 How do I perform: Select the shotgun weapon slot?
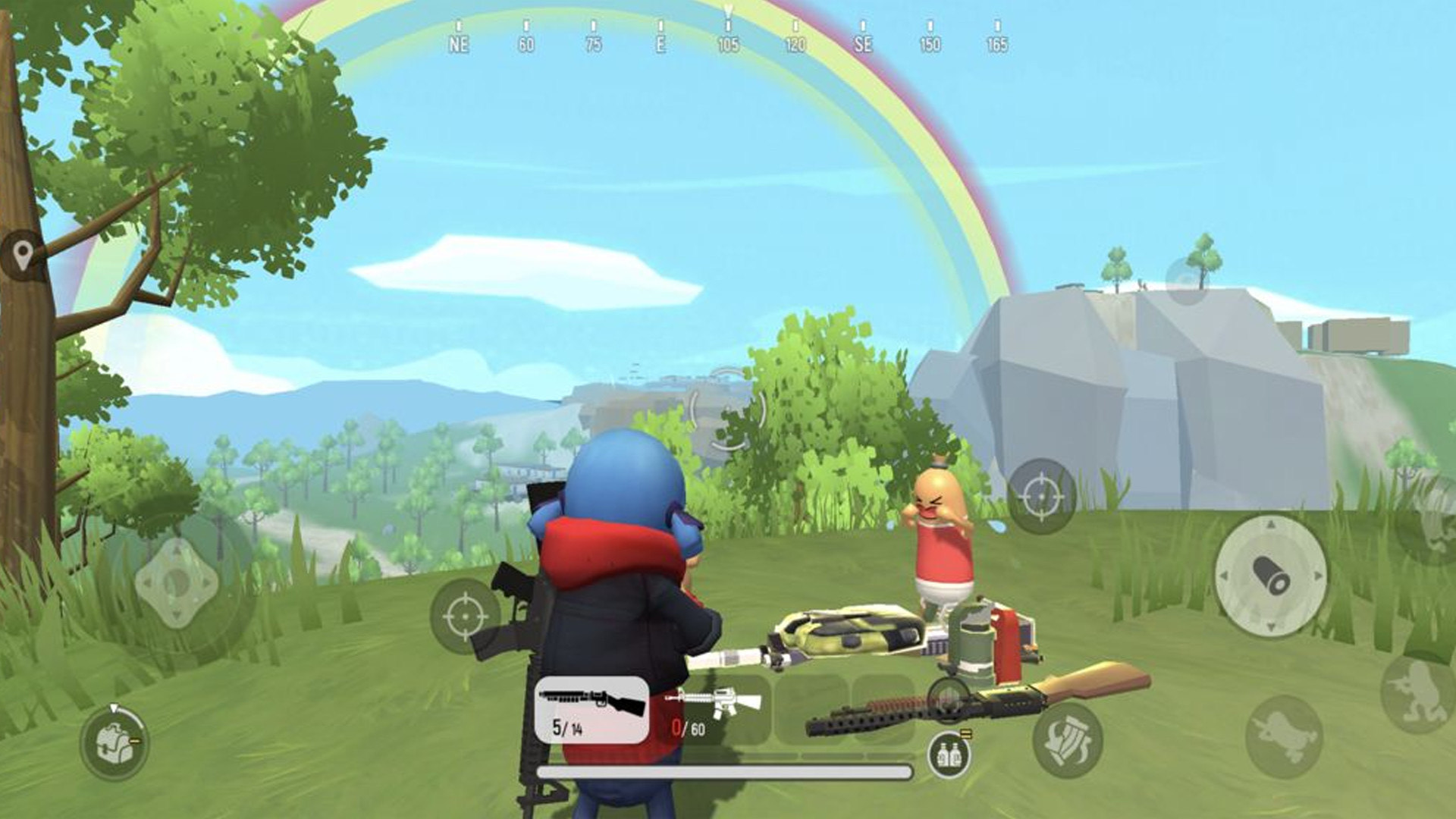pos(592,710)
